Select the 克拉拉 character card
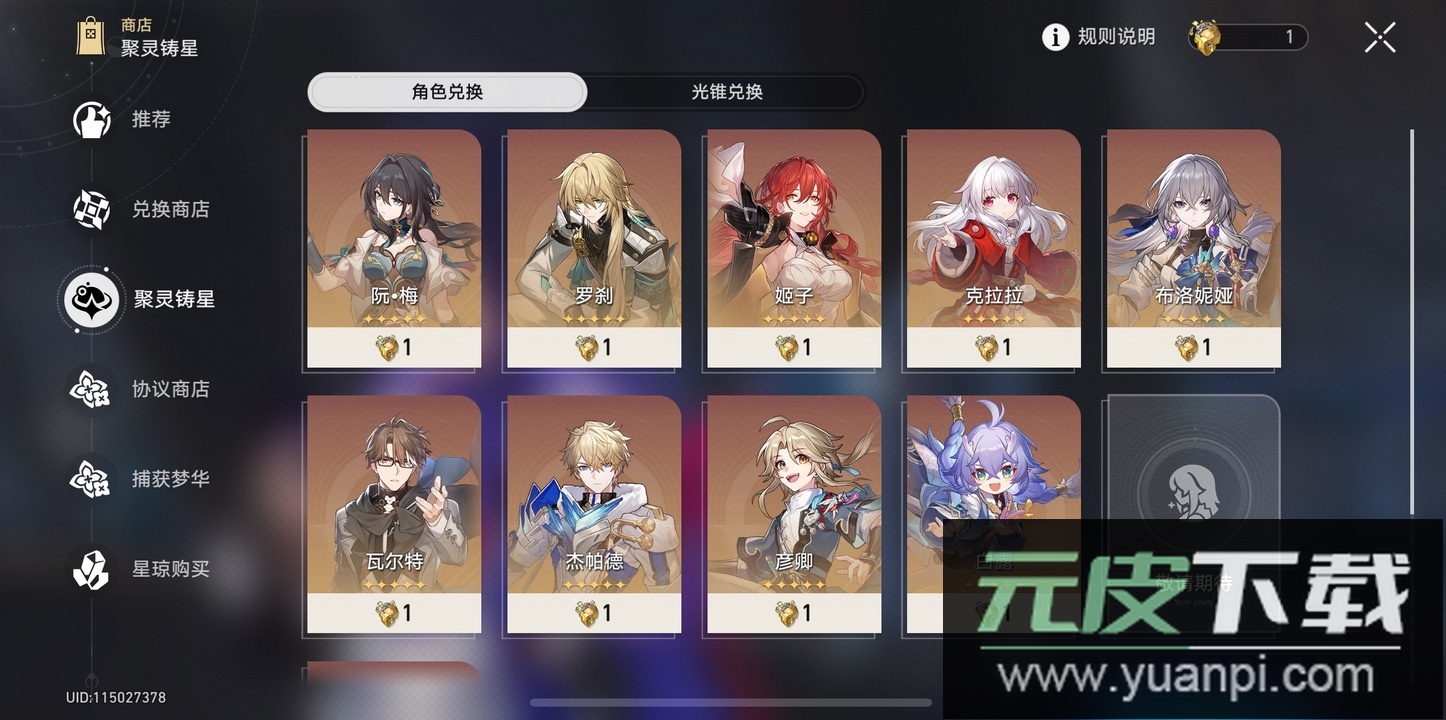Screen dimensions: 1446x720 coord(992,248)
